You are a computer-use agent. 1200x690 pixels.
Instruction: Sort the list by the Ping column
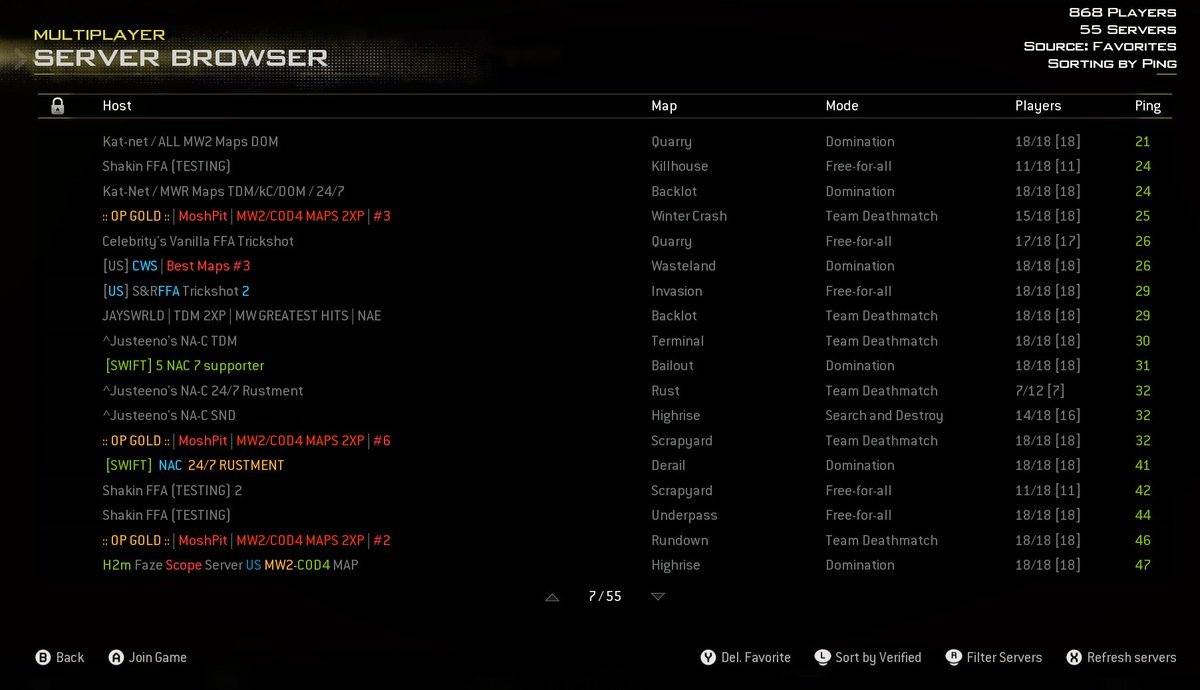1147,106
